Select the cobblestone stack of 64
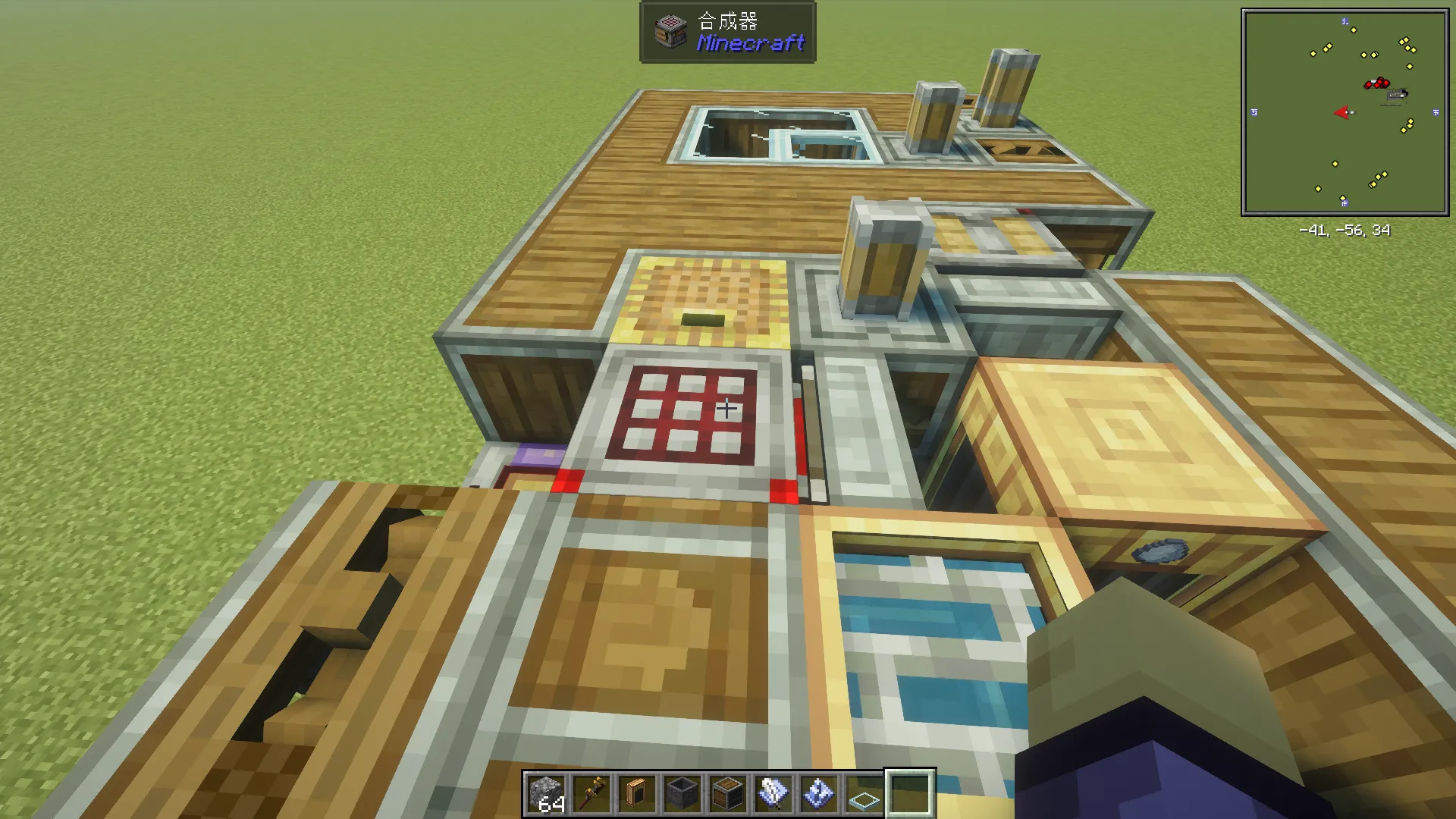 [x=546, y=794]
